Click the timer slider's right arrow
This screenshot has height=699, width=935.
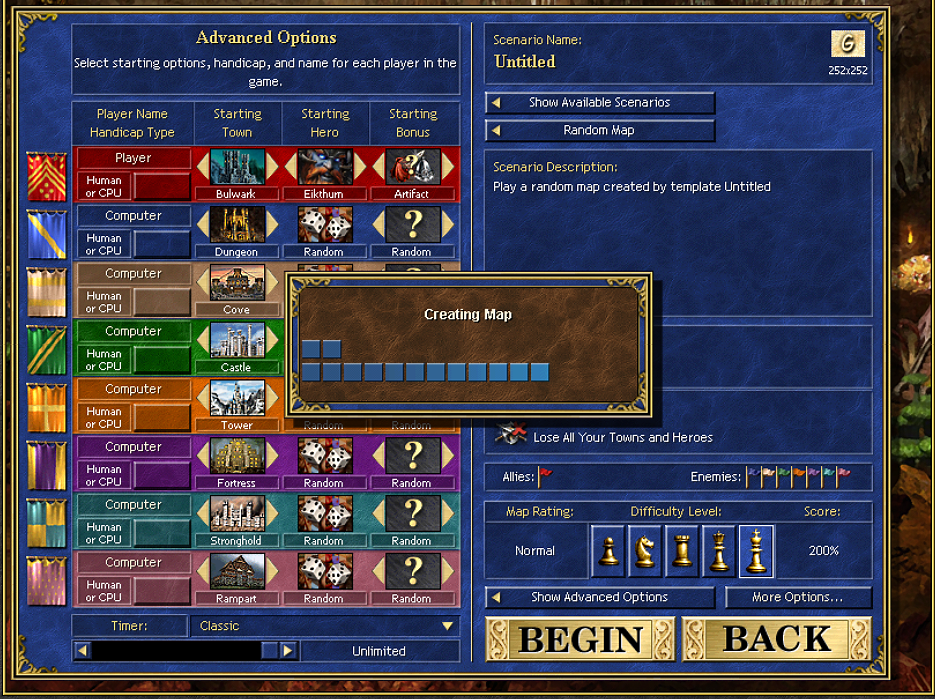pyautogui.click(x=288, y=651)
